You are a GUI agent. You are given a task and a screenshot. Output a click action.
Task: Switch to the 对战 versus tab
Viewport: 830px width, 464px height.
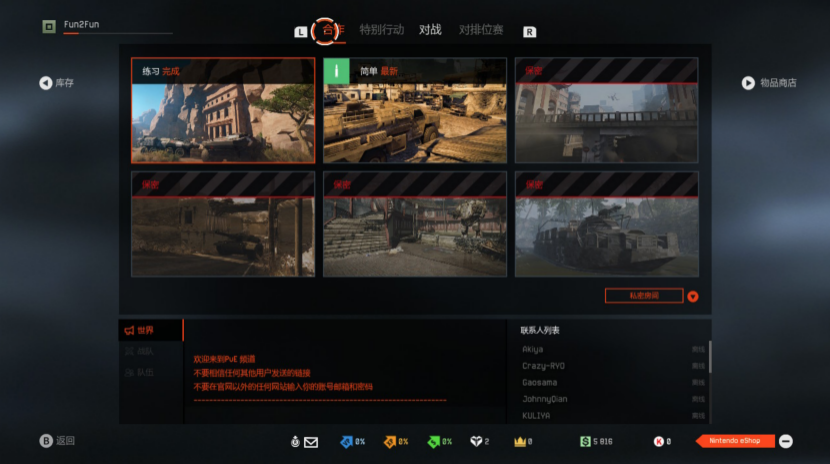click(430, 30)
